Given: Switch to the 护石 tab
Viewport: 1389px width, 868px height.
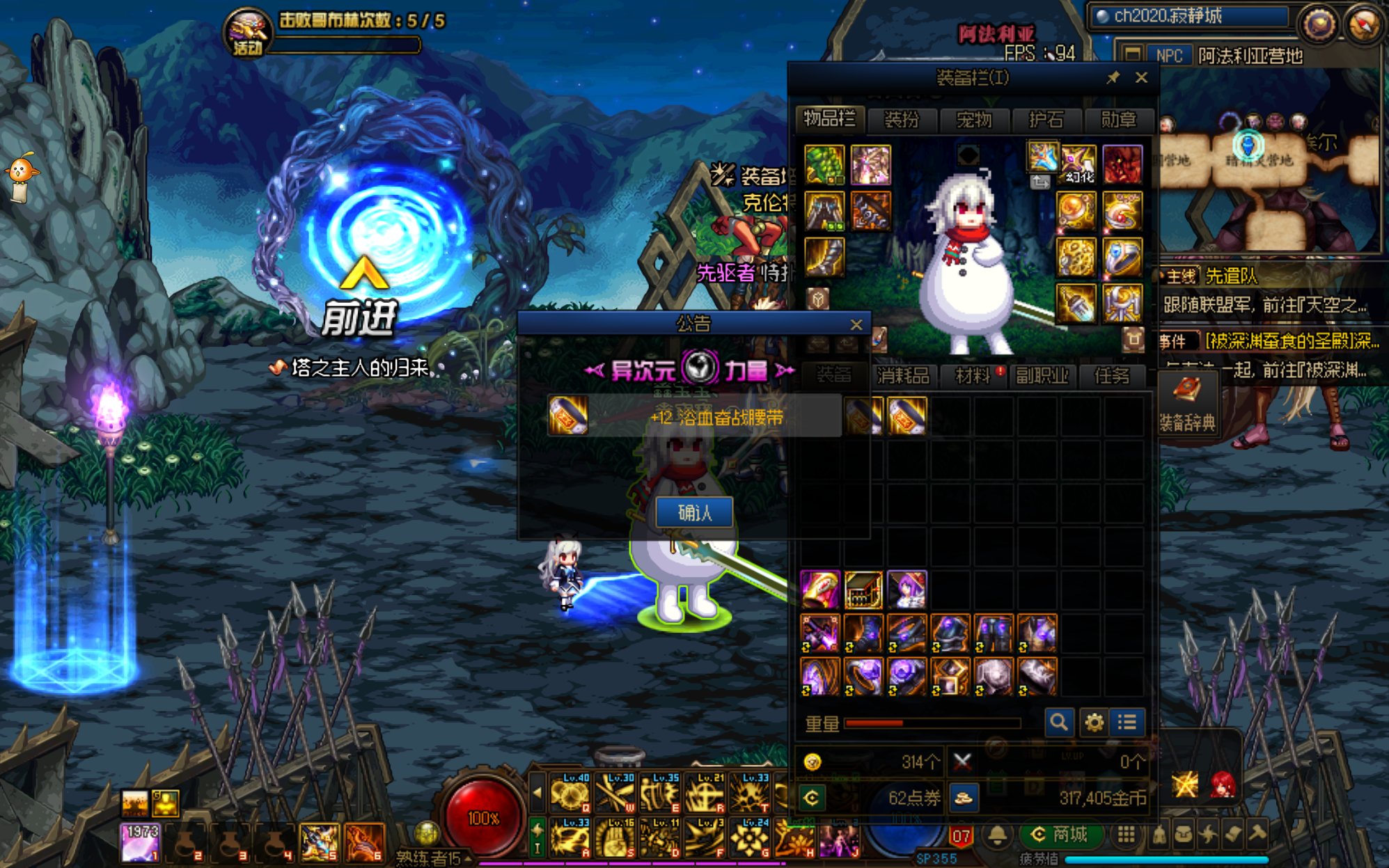Looking at the screenshot, I should pyautogui.click(x=1046, y=120).
